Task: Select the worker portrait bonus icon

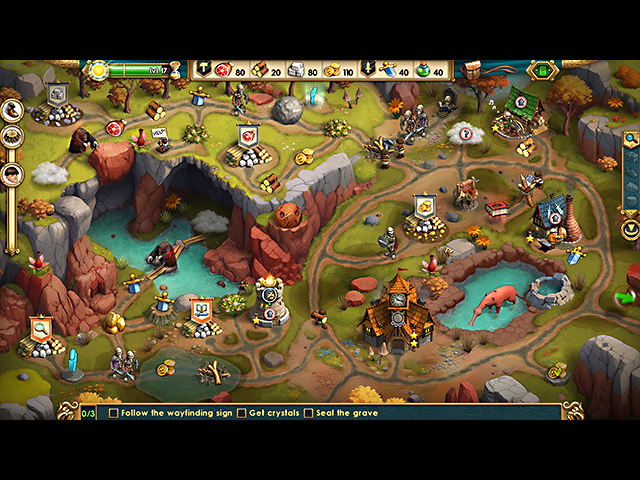Action: (x=12, y=172)
